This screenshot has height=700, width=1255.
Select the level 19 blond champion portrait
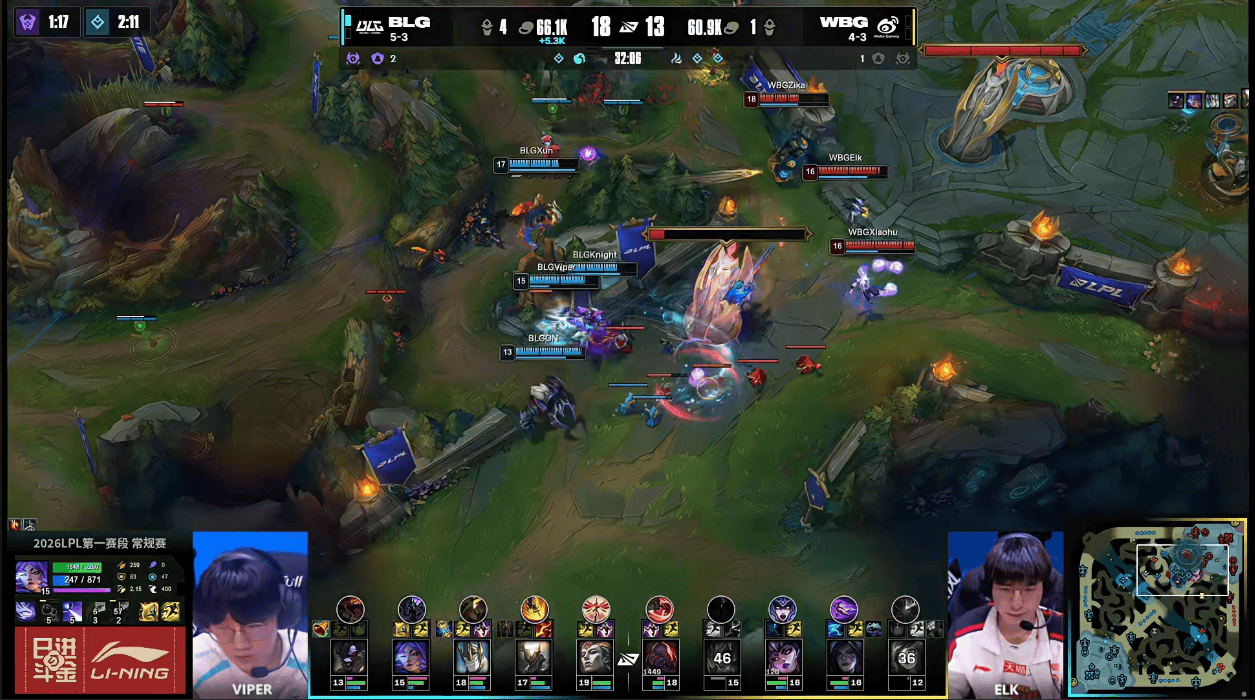595,657
